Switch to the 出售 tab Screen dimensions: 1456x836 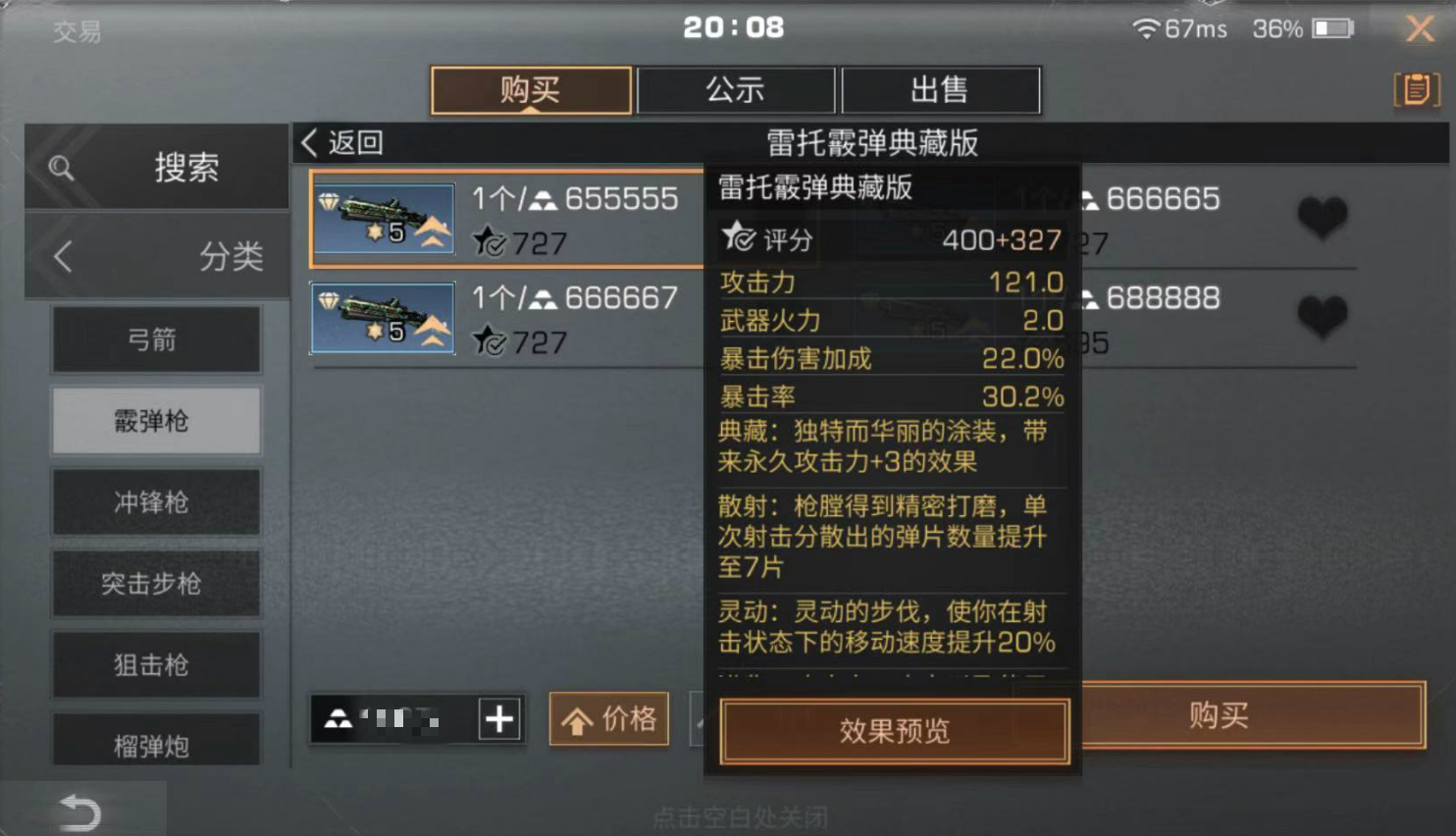[940, 89]
